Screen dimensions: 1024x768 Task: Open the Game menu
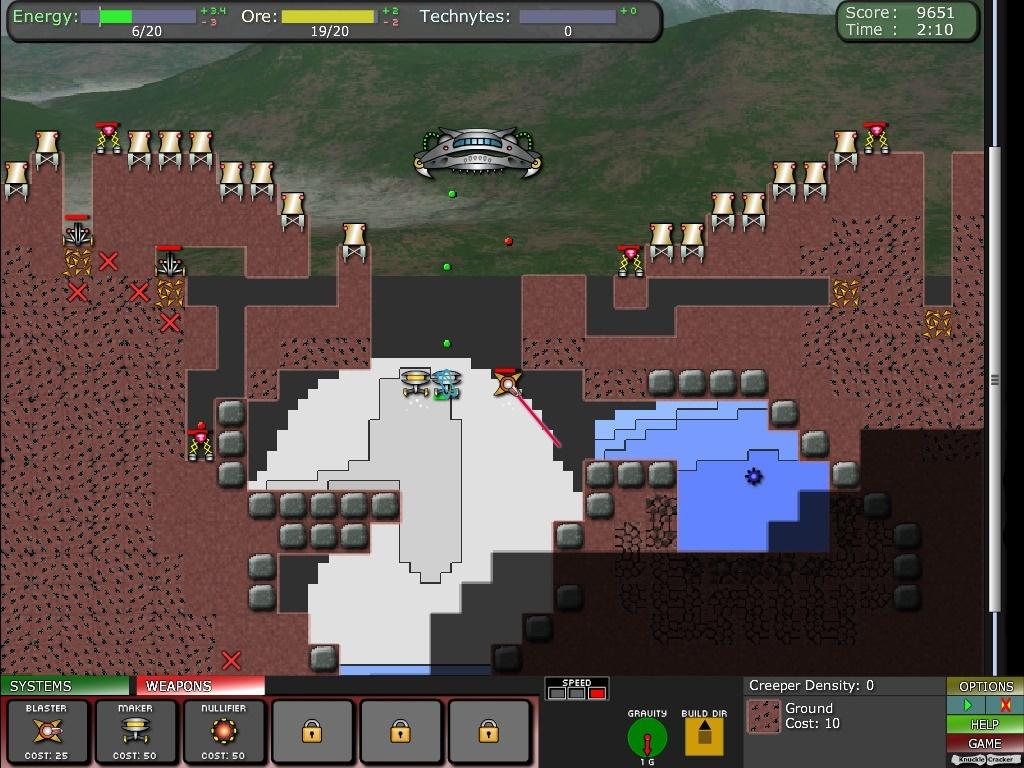tap(985, 743)
